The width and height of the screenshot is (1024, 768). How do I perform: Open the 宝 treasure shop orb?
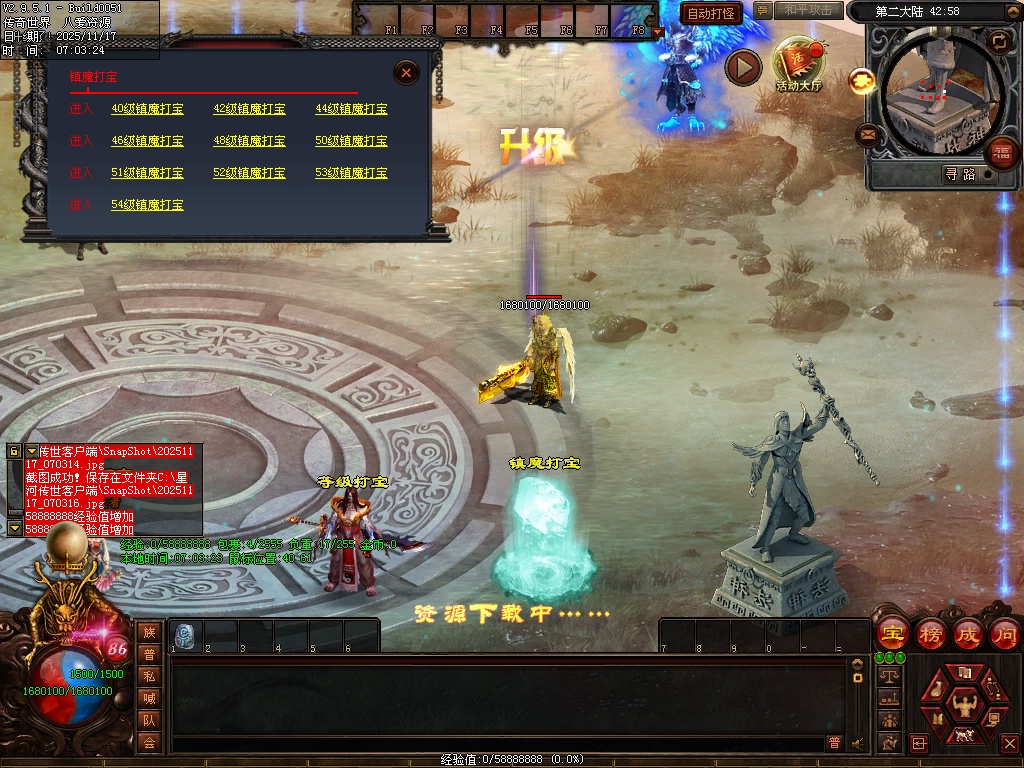pos(892,633)
